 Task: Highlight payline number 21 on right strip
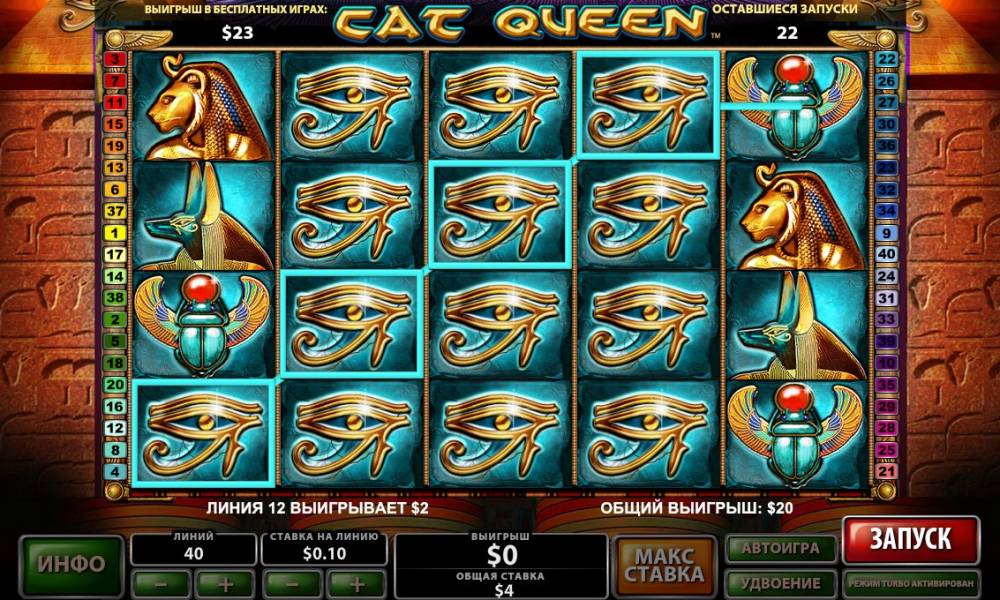[x=886, y=471]
